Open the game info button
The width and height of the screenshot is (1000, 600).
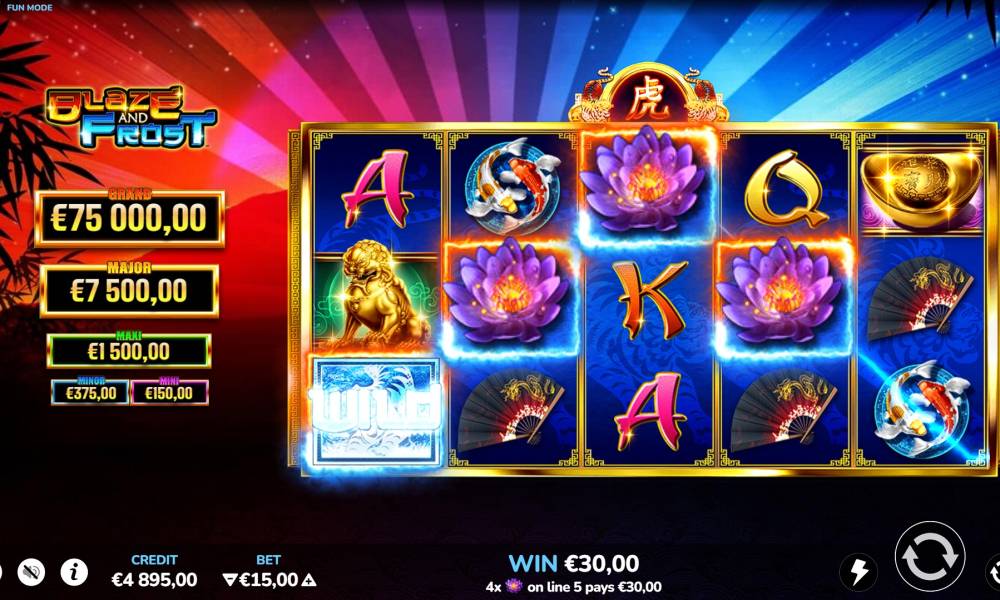point(74,572)
